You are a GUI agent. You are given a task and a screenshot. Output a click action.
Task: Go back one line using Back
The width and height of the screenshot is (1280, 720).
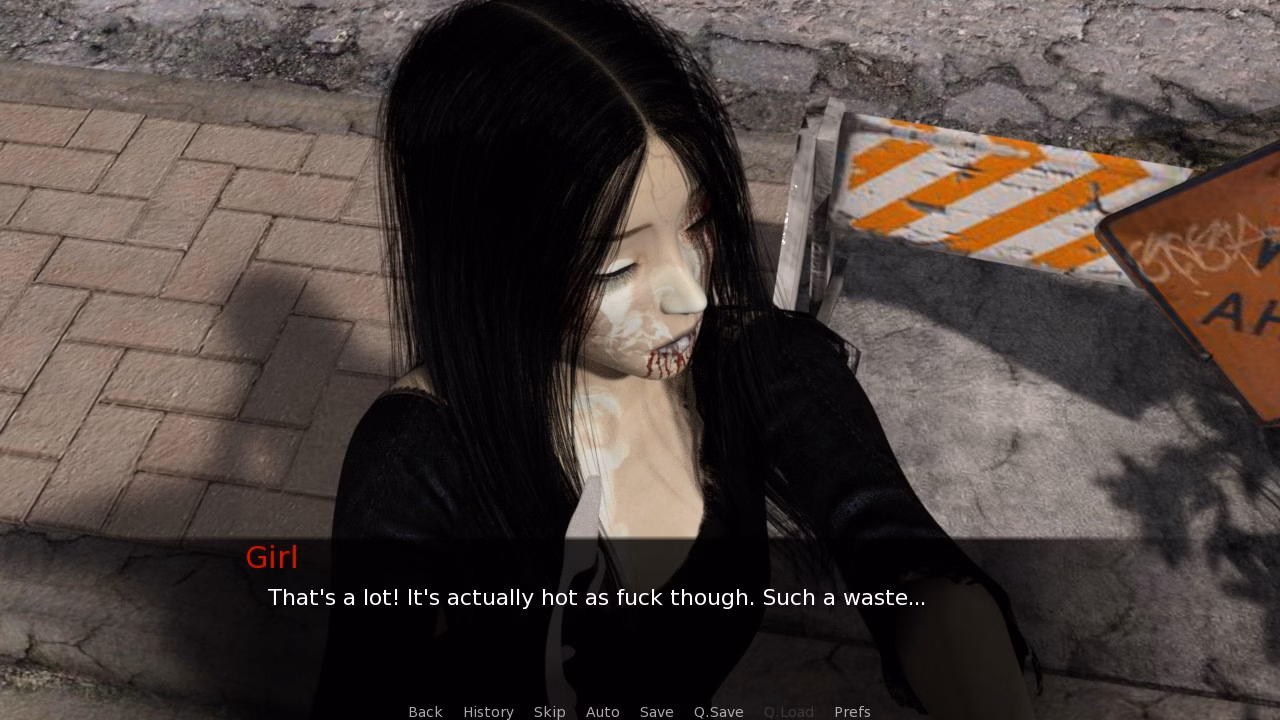point(425,711)
